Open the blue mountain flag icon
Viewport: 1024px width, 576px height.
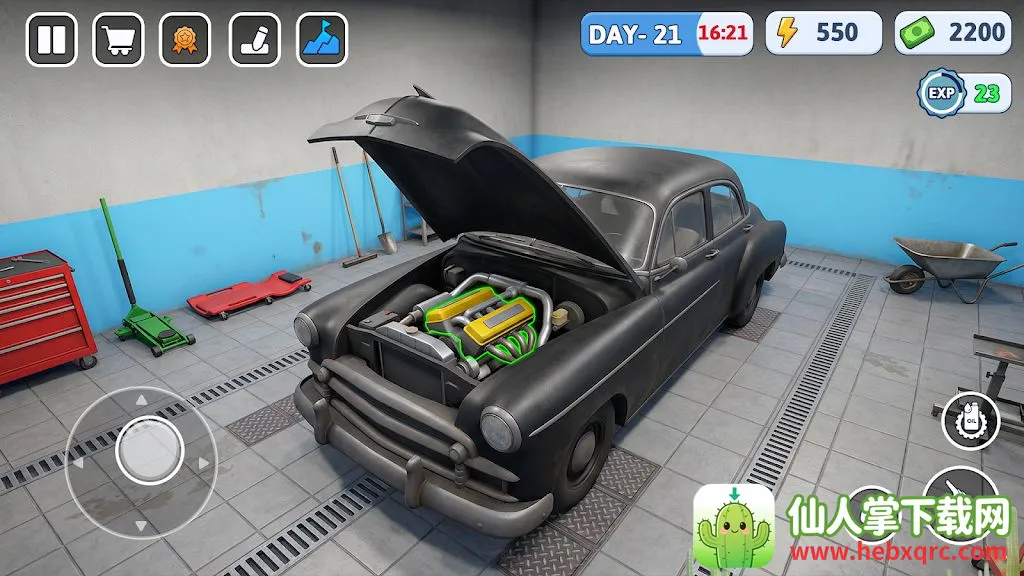tap(322, 40)
